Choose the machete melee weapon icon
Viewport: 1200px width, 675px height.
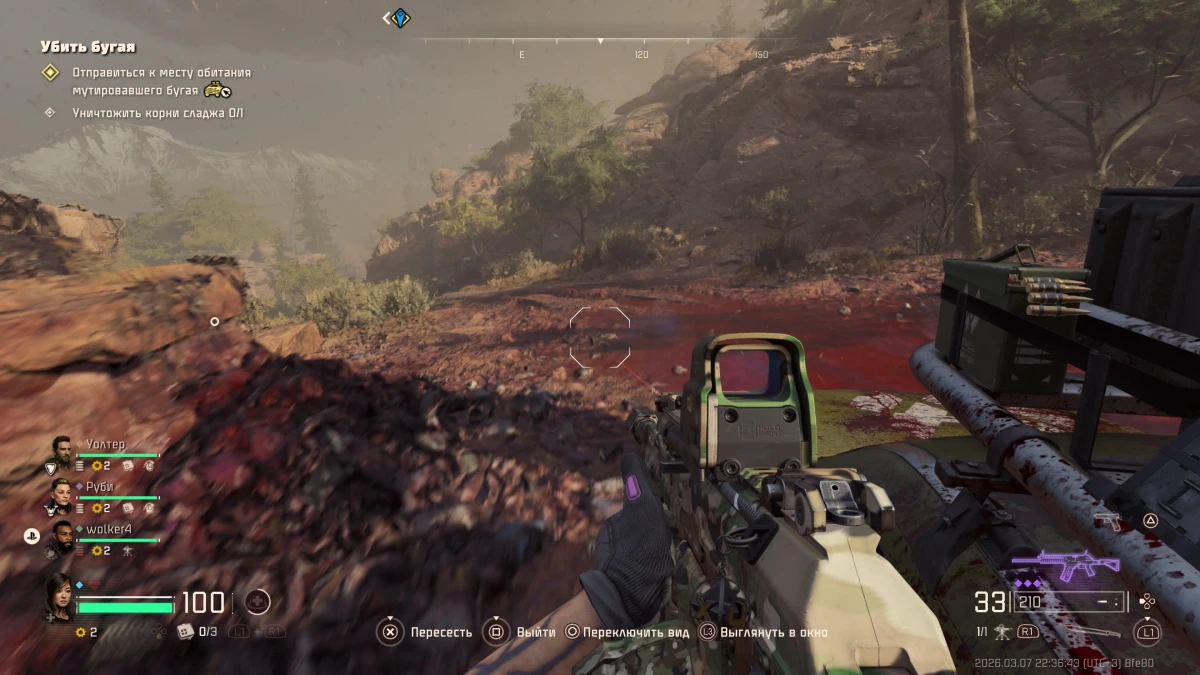[x=1097, y=633]
